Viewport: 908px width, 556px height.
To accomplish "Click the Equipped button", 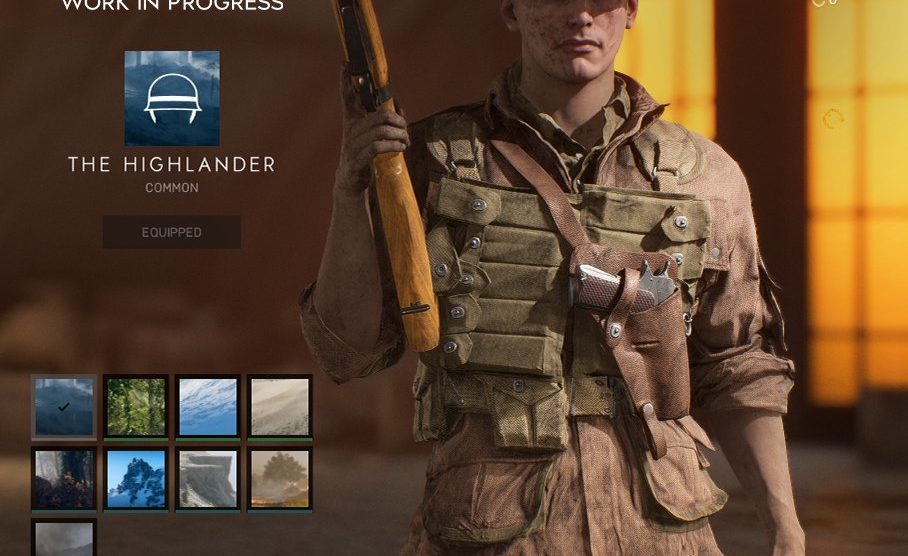I will point(171,232).
